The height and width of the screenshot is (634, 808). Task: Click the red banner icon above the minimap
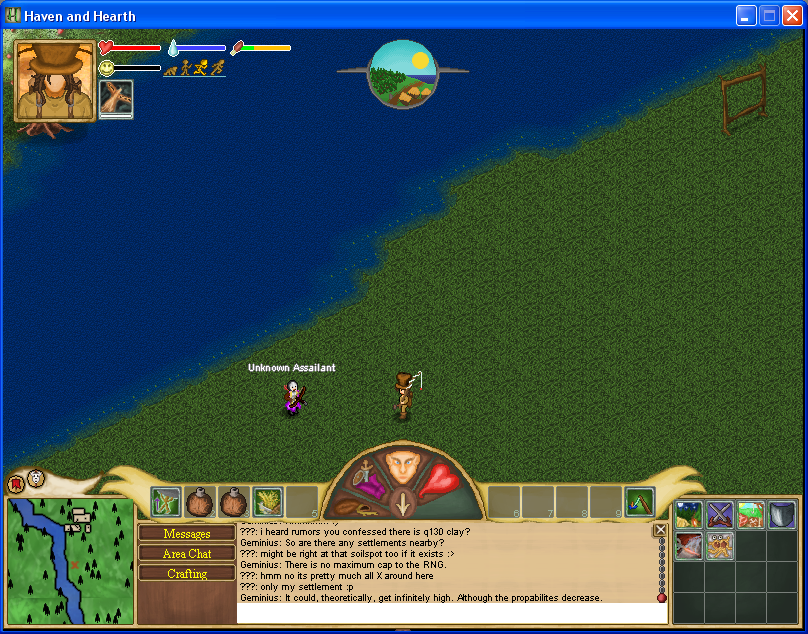(16, 484)
